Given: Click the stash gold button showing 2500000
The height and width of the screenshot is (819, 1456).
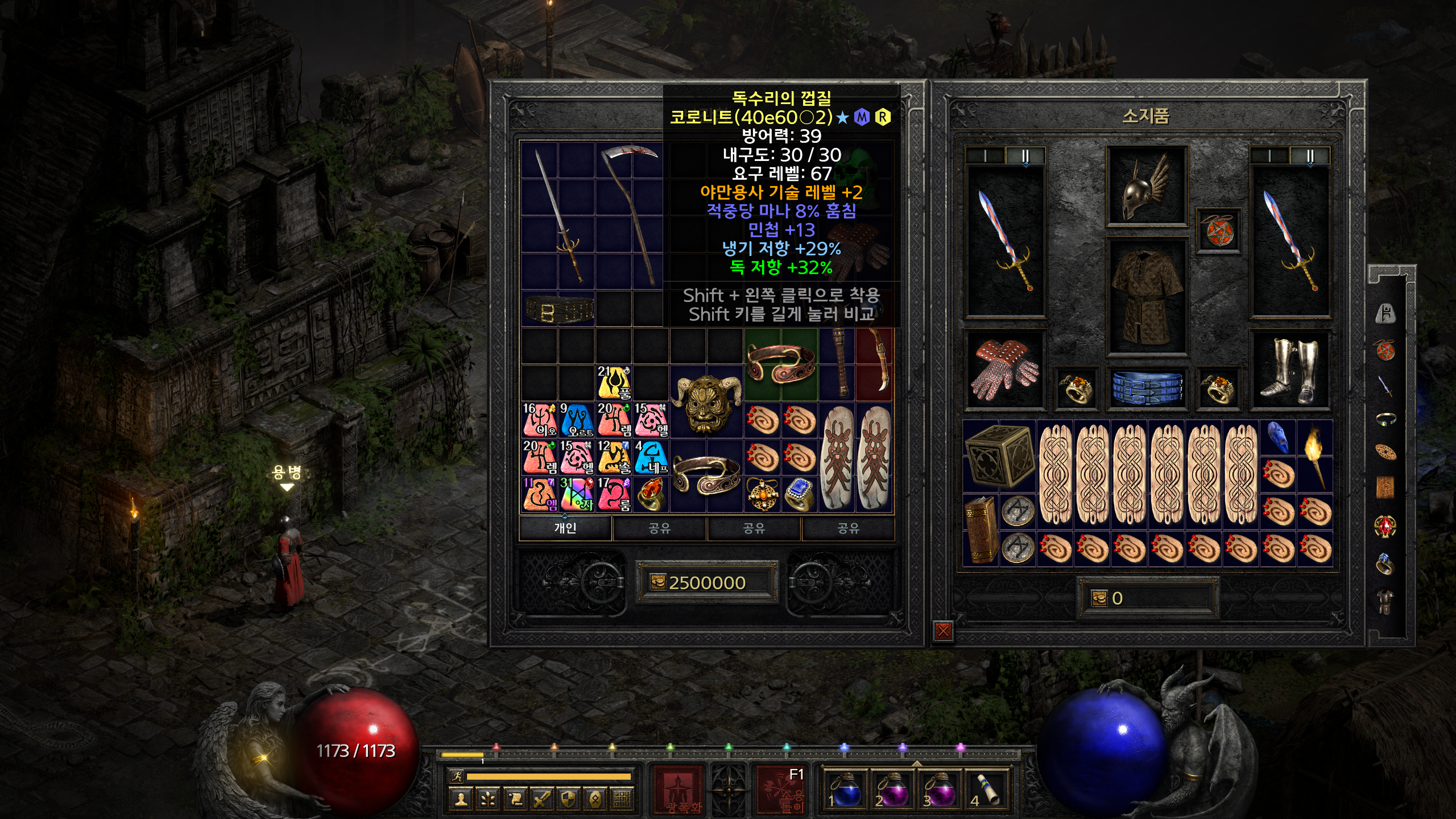Looking at the screenshot, I should click(706, 582).
